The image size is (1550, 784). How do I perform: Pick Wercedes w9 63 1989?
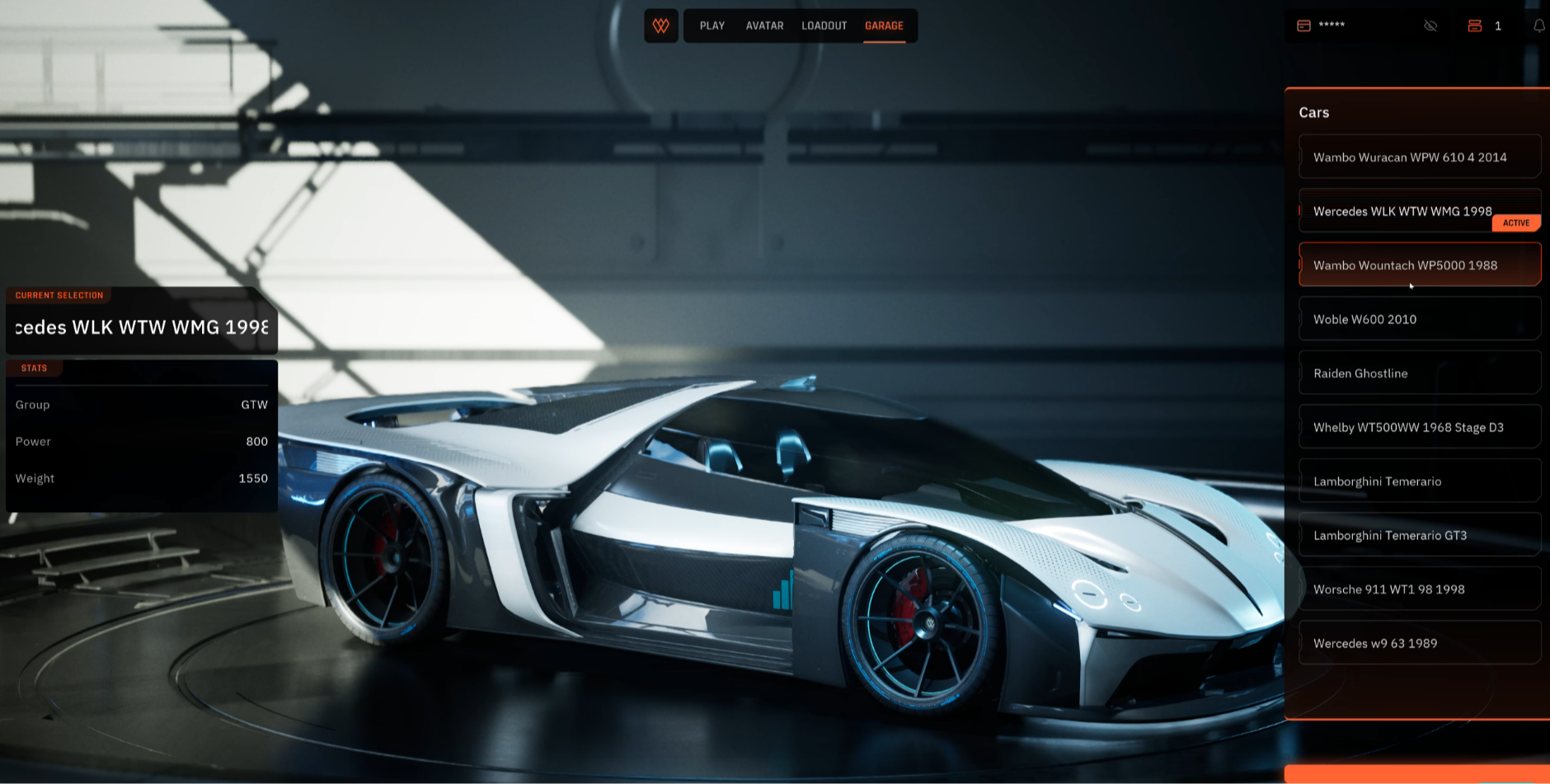pyautogui.click(x=1419, y=643)
